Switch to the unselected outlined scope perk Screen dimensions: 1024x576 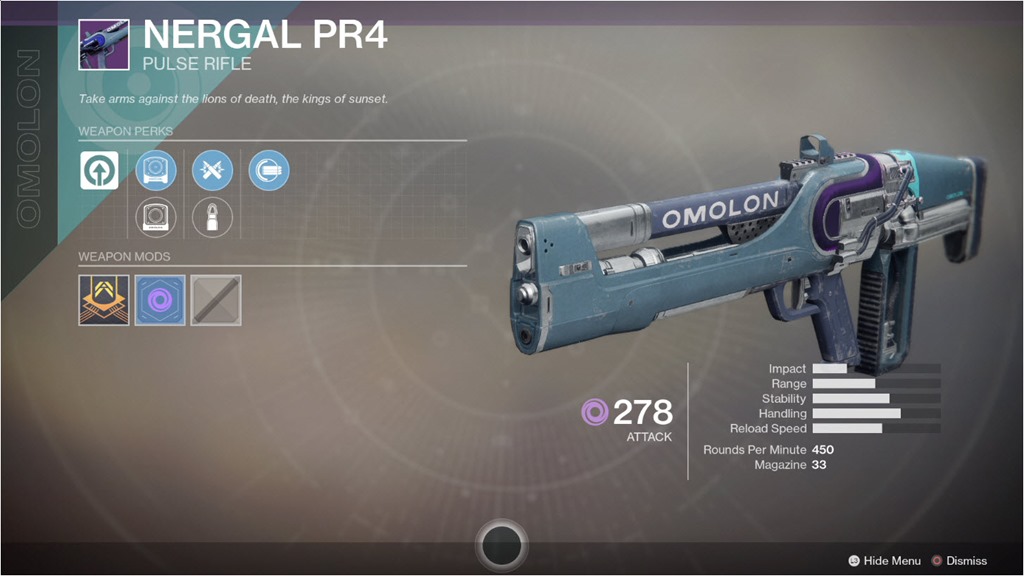coord(156,215)
